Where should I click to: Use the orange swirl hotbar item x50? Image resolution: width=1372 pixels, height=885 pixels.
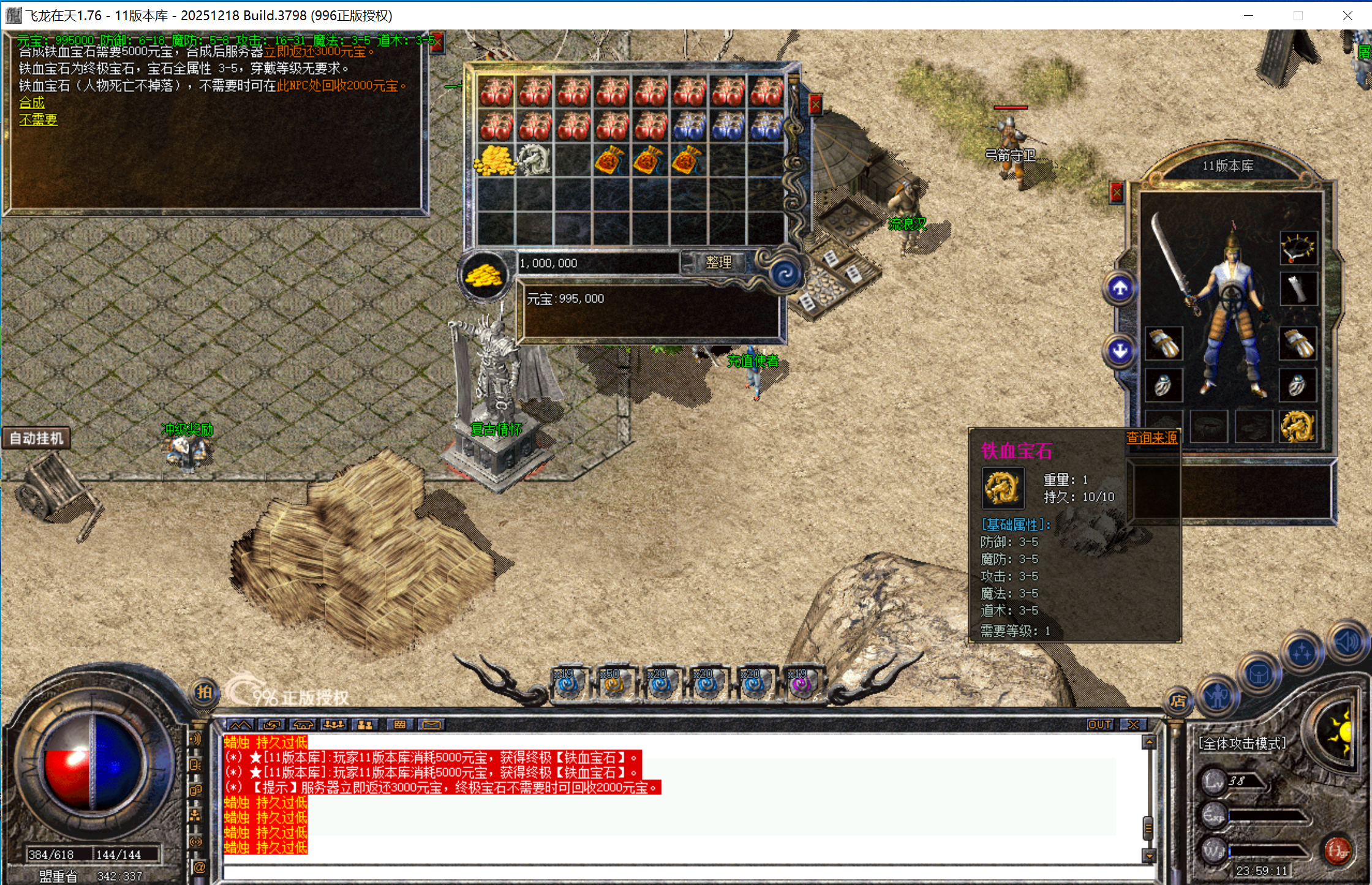coord(613,683)
